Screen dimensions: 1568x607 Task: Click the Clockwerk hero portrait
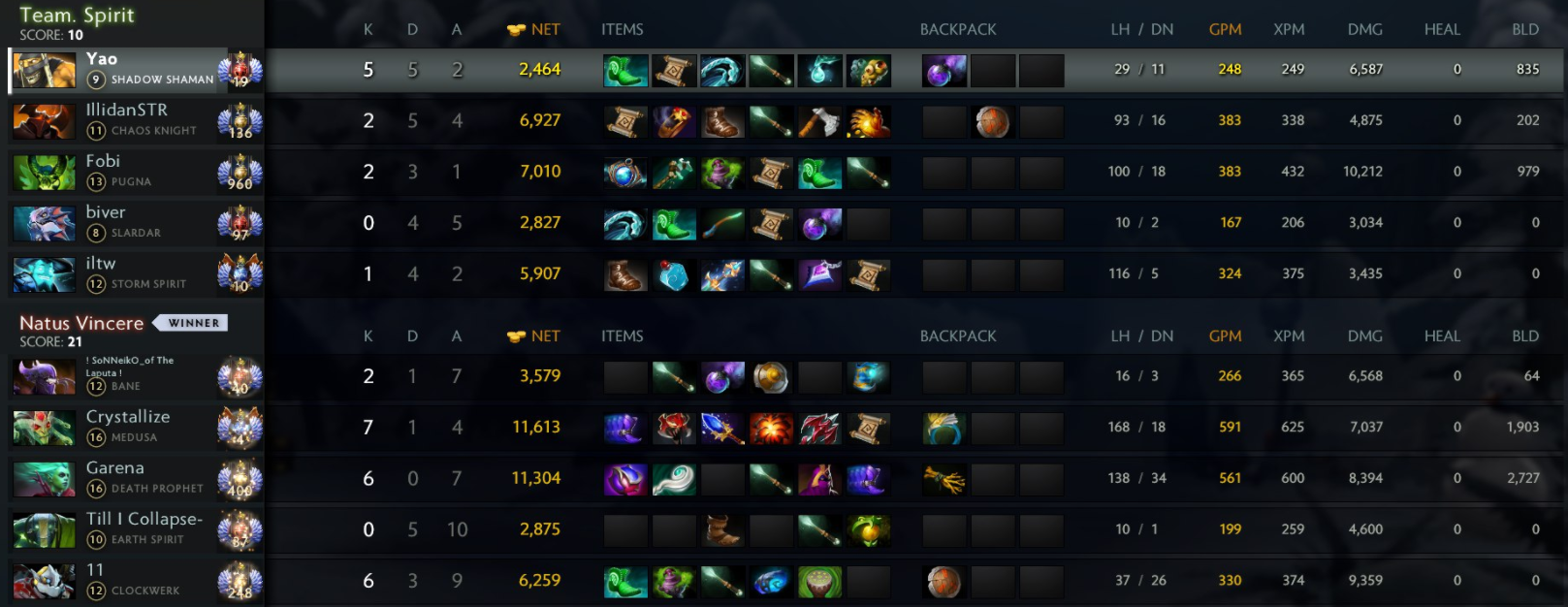point(44,581)
